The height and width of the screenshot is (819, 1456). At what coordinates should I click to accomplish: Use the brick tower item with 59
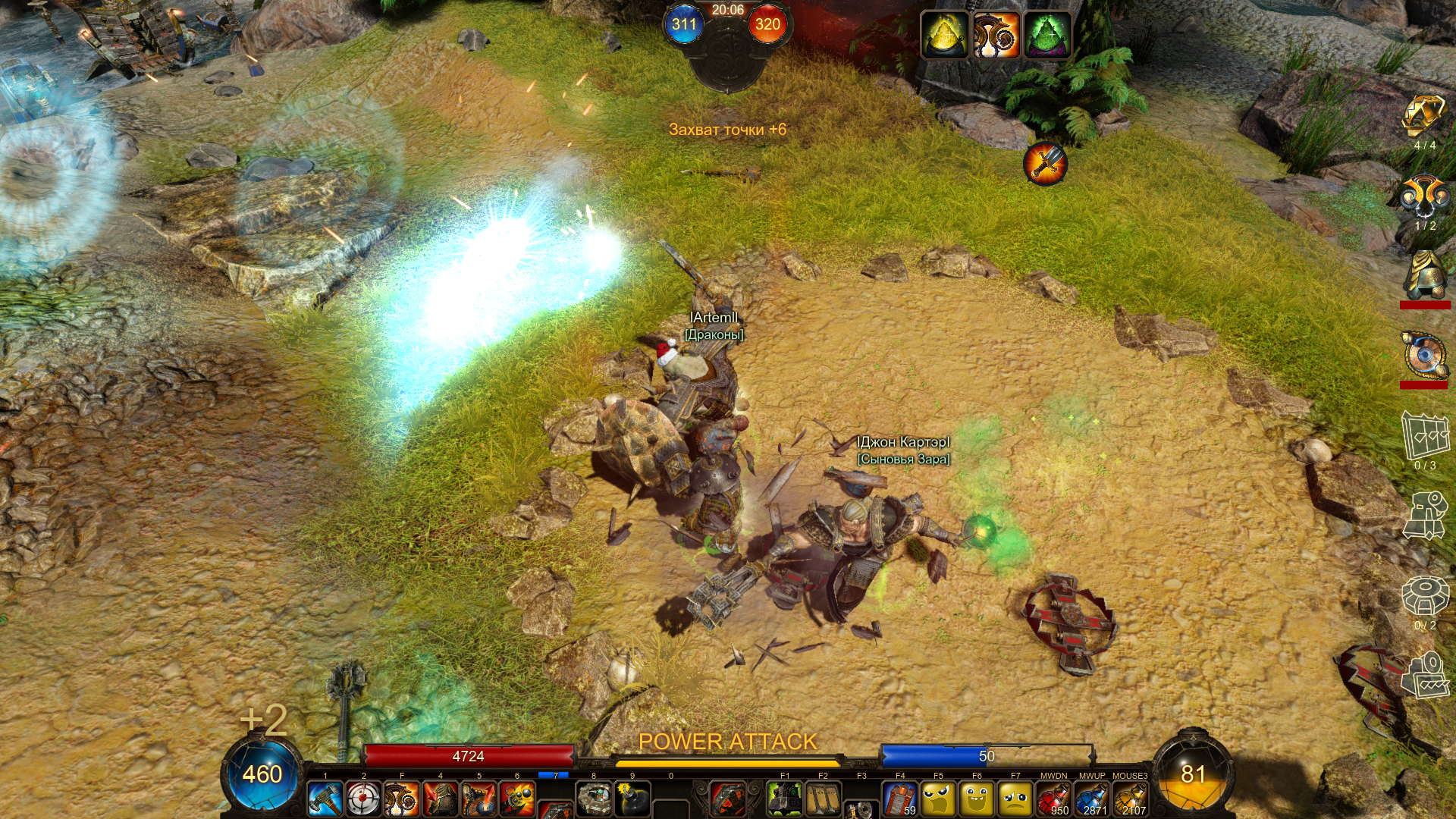click(x=900, y=799)
